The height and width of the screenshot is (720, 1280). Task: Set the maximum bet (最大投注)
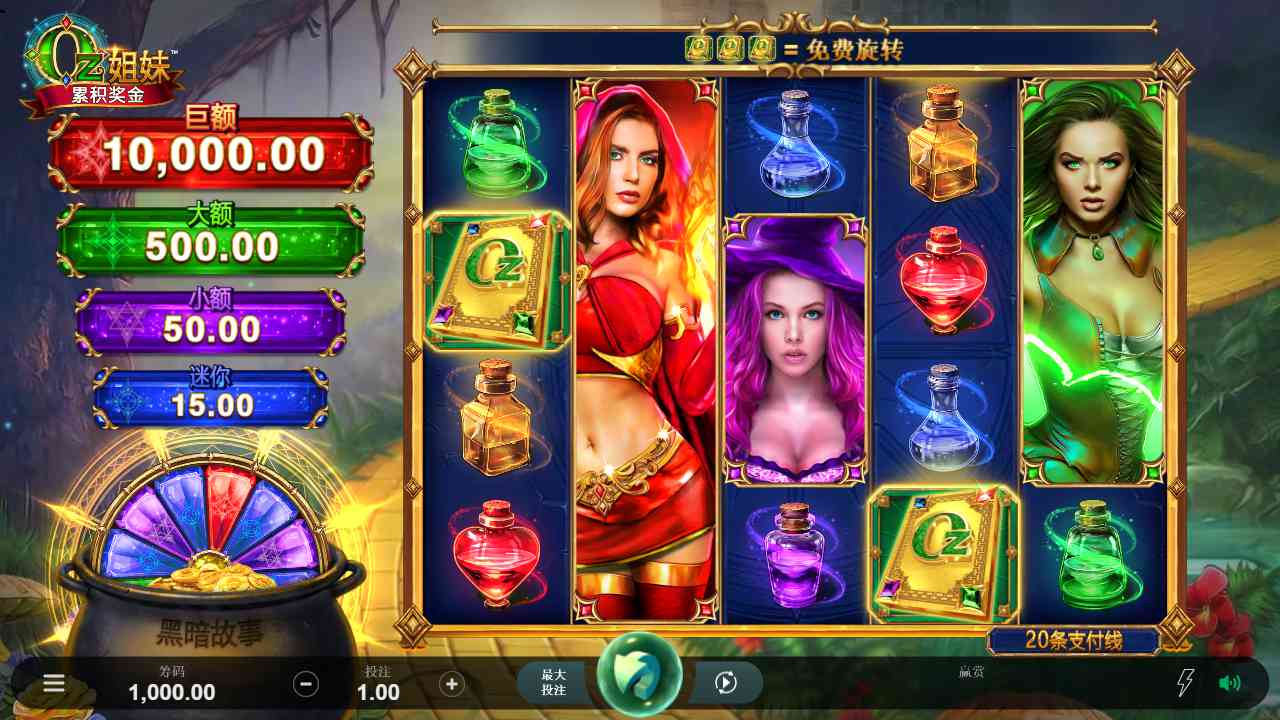coord(554,683)
